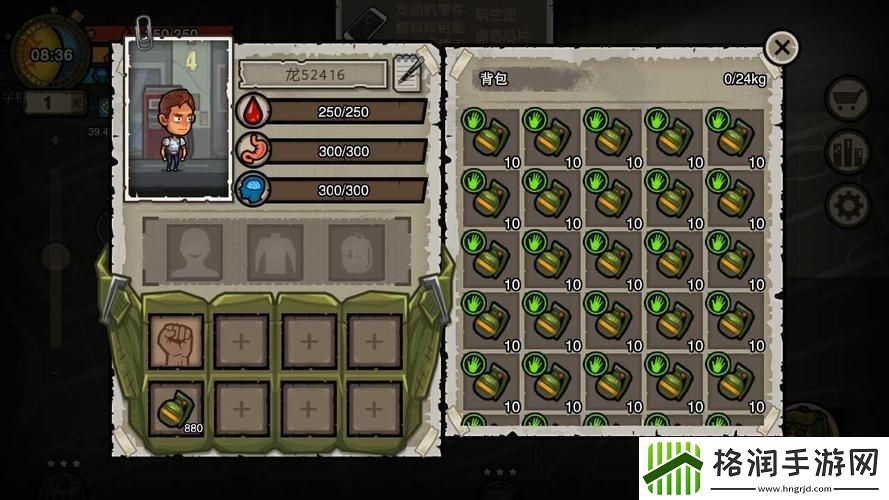Edit character name with the notepad icon

coord(408,74)
